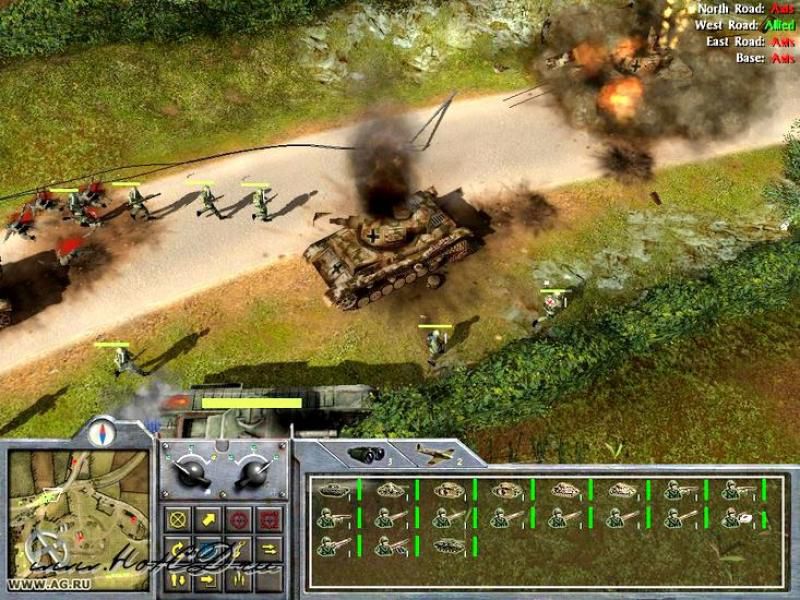Select the red crosshair attack command

239,519
